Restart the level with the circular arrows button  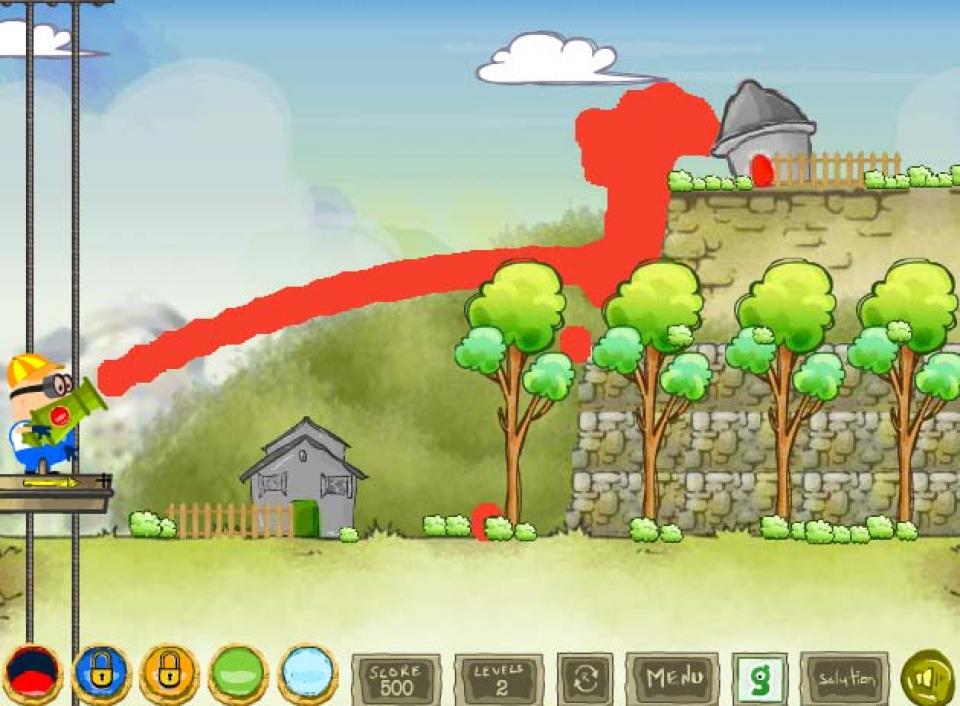584,679
